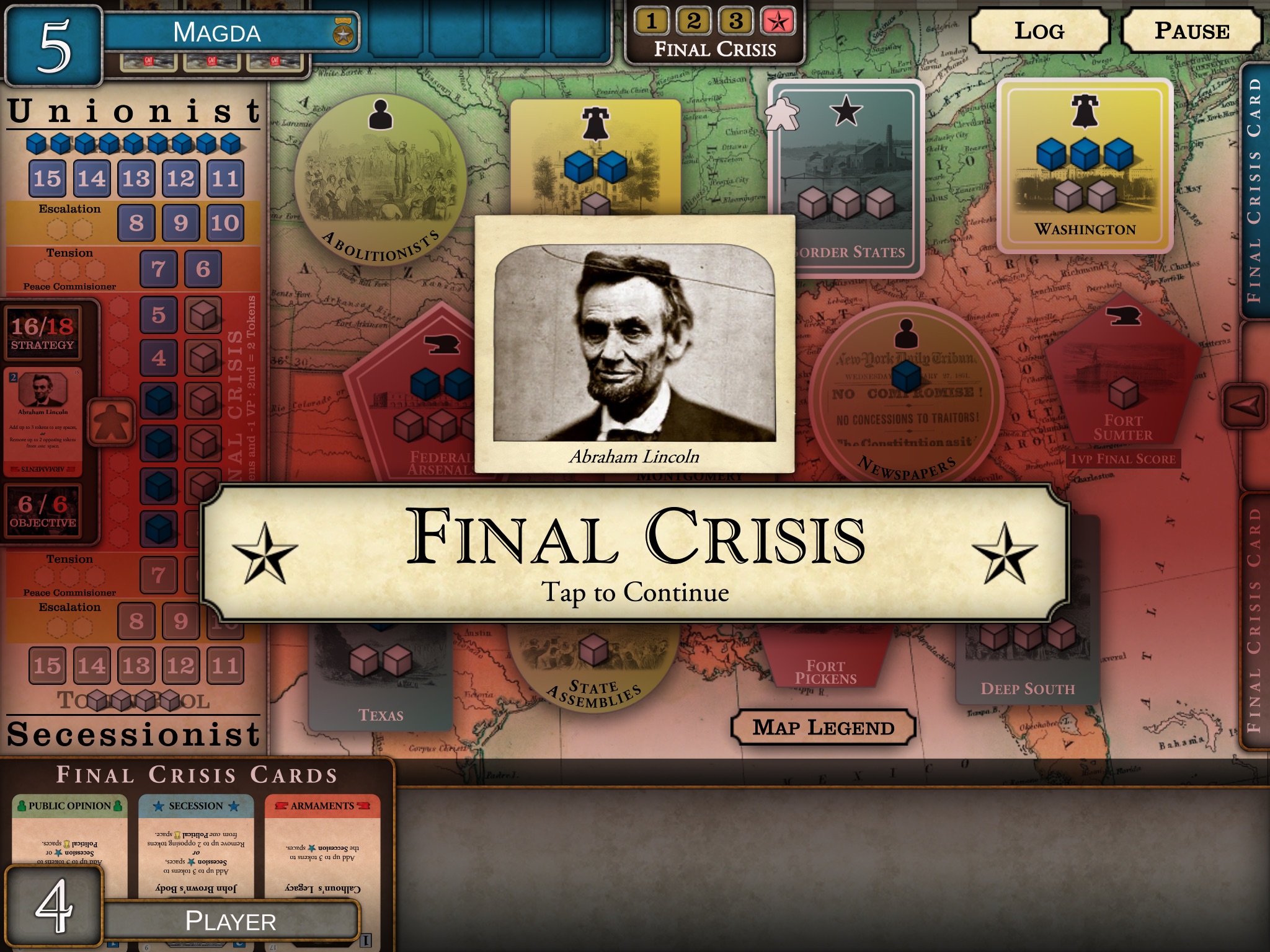Open the 16/18 Strategy deck panel
Screen dimensions: 1270x952
(x=43, y=334)
